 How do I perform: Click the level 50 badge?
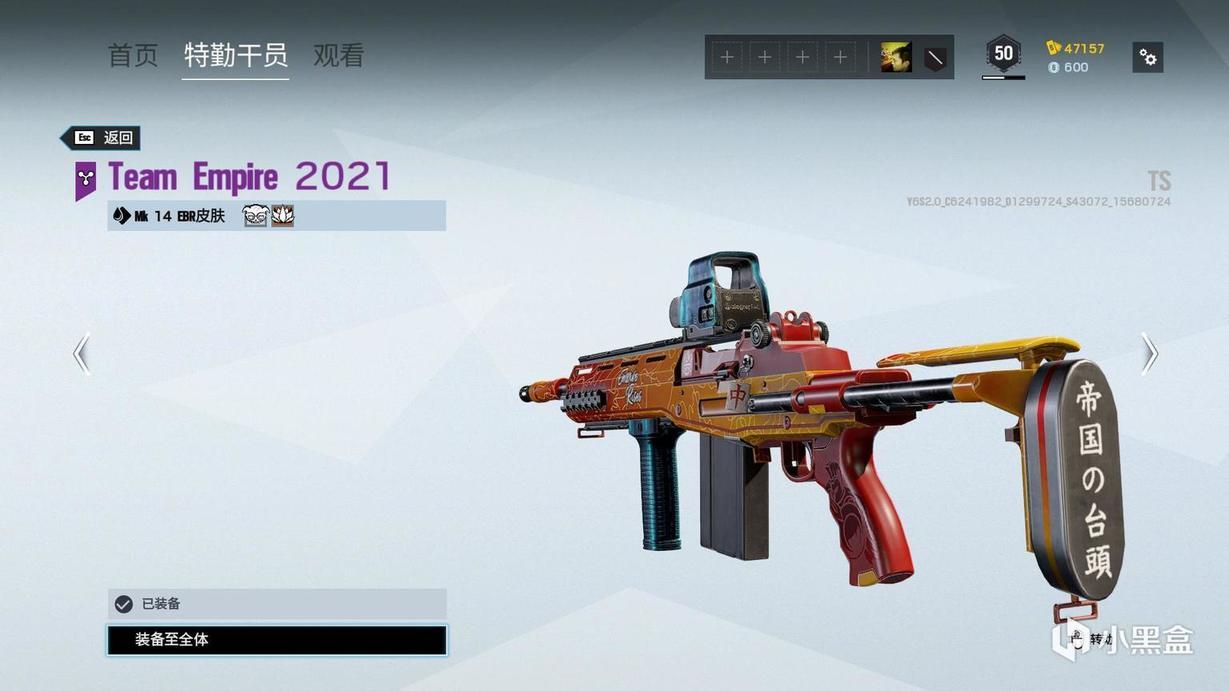[1003, 54]
